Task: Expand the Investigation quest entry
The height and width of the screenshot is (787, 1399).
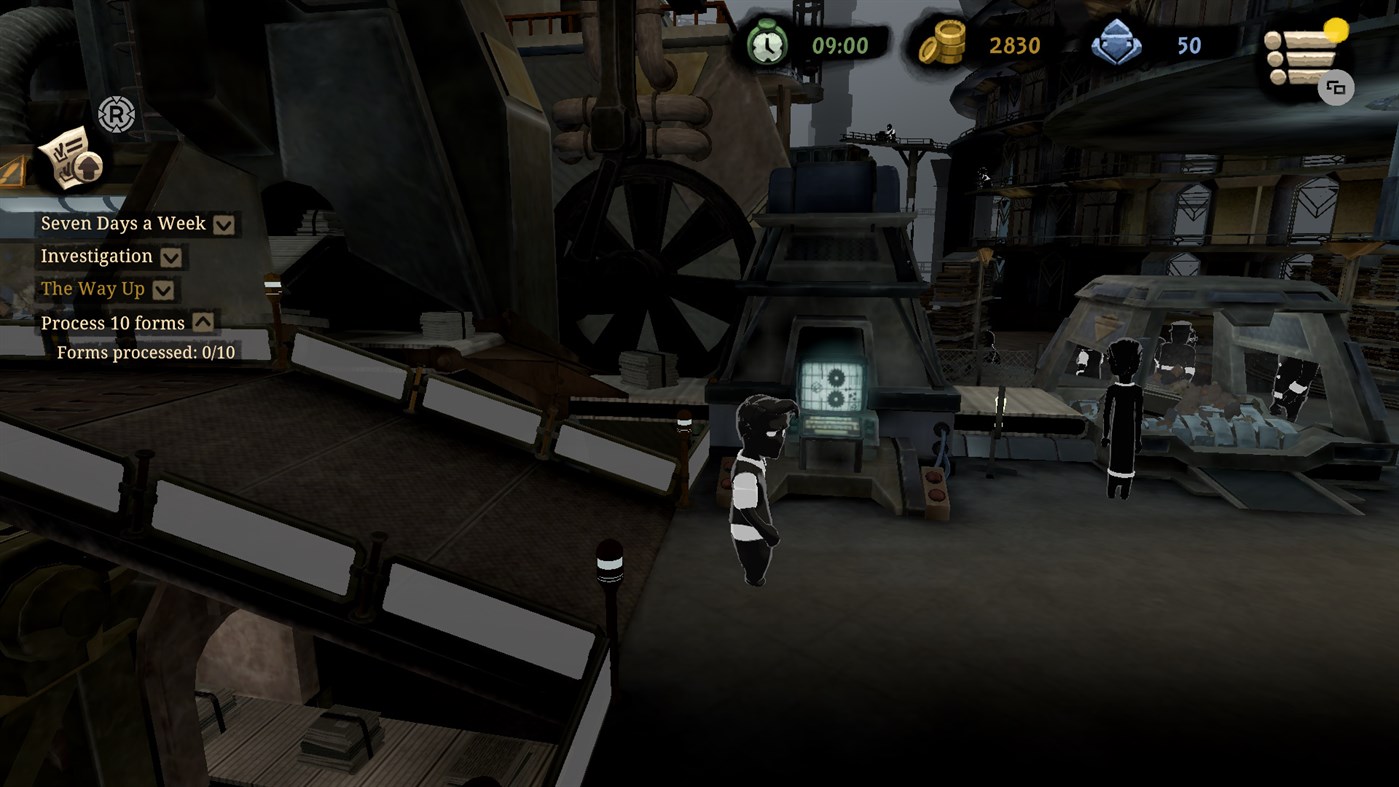Action: click(170, 256)
